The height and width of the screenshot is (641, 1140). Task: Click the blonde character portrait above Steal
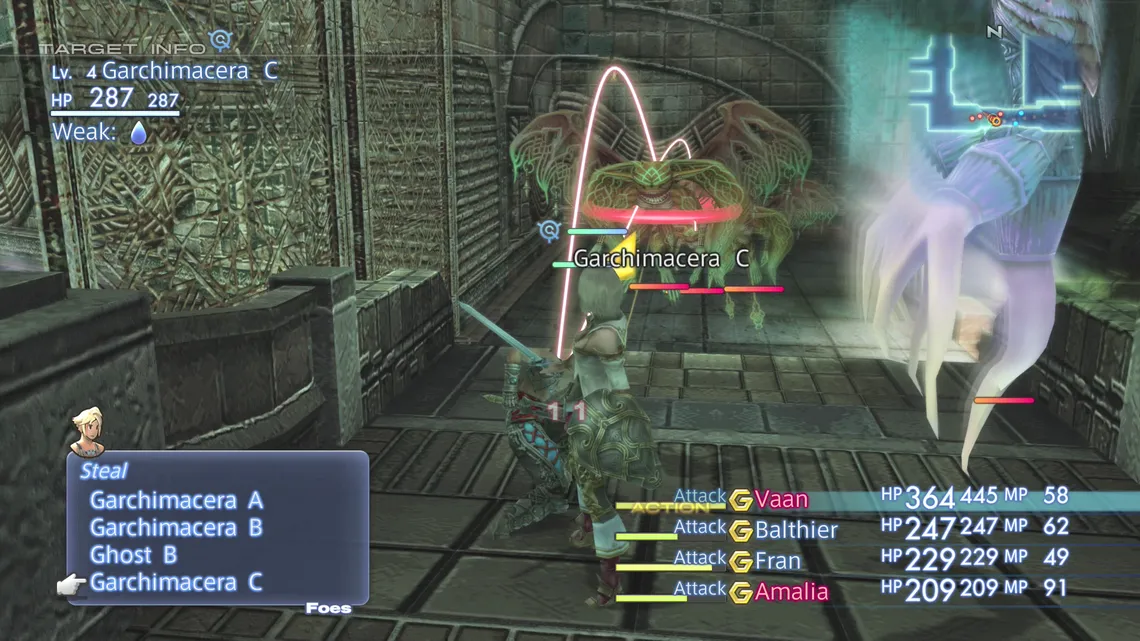click(88, 430)
